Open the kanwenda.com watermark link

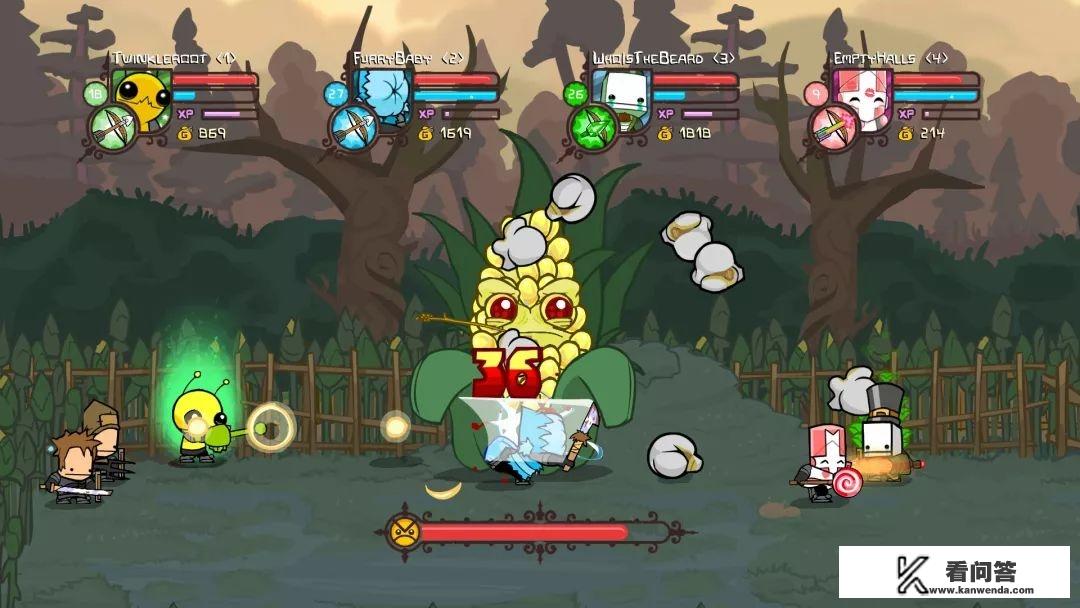click(953, 572)
